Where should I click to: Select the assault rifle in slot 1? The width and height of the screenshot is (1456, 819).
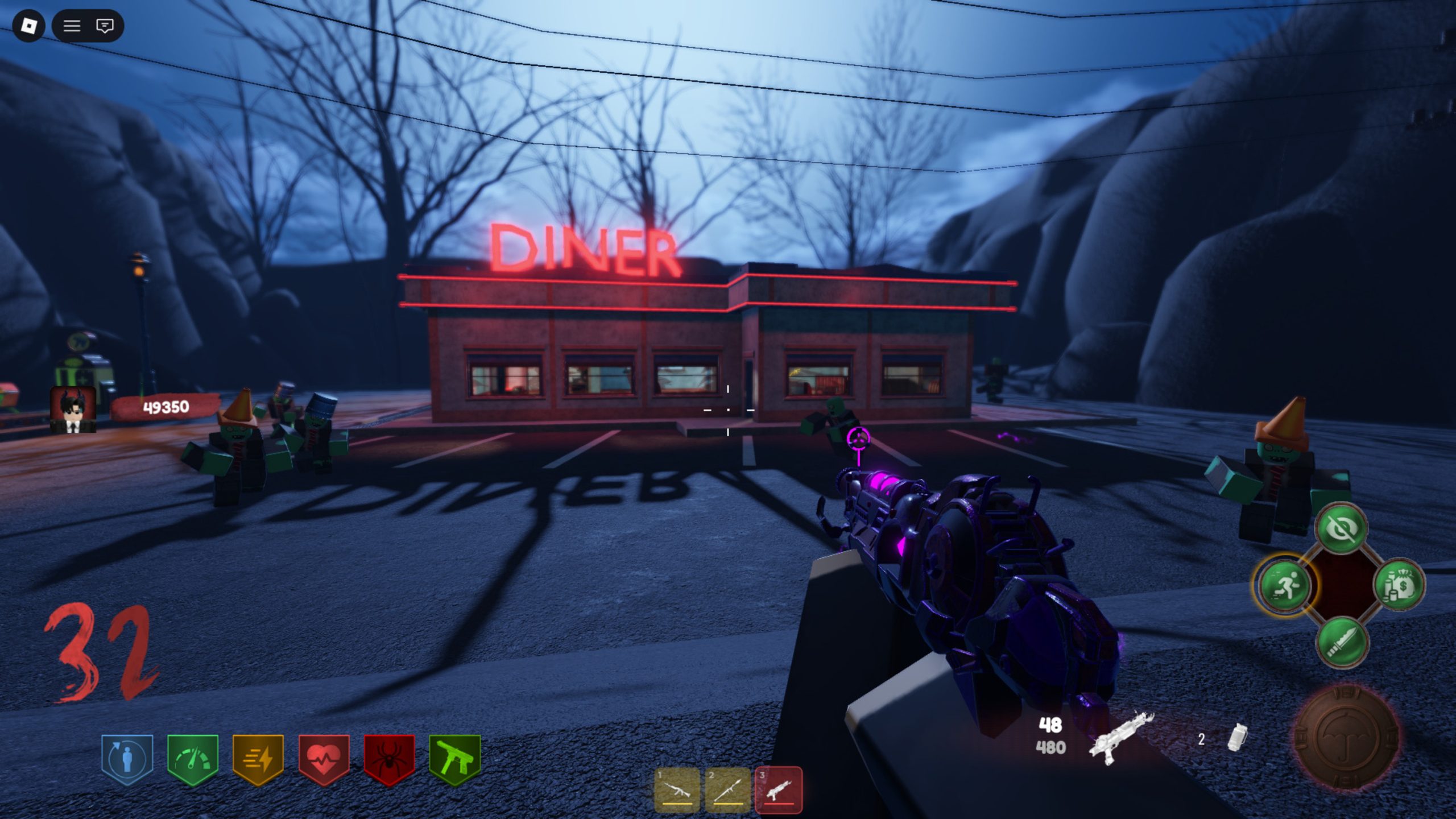click(677, 790)
